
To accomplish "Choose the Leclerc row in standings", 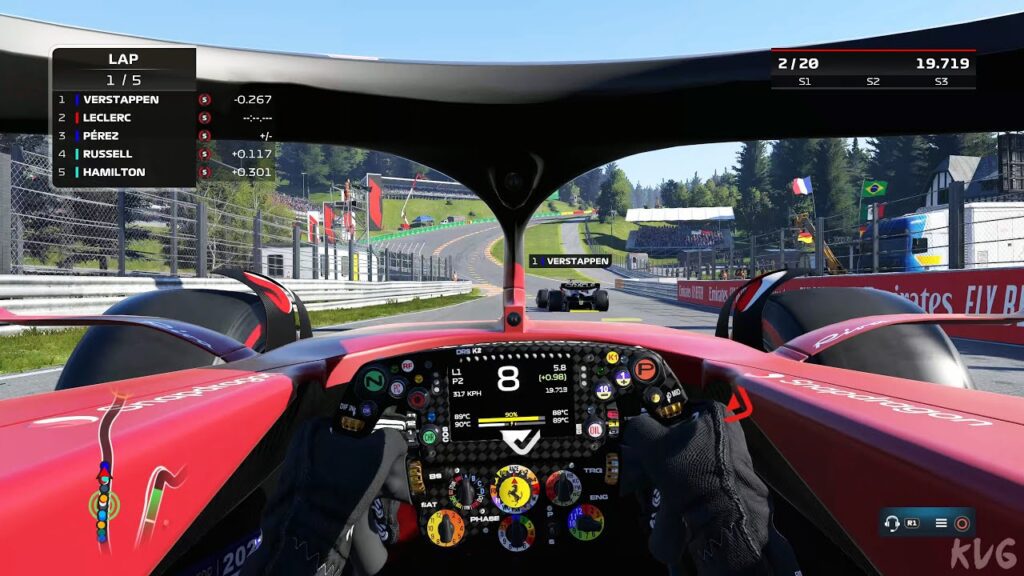I will 107,118.
